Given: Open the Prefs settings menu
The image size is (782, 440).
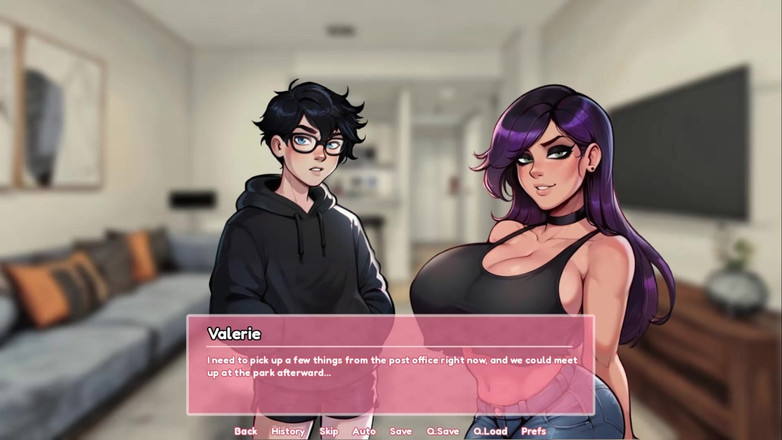Looking at the screenshot, I should 534,431.
